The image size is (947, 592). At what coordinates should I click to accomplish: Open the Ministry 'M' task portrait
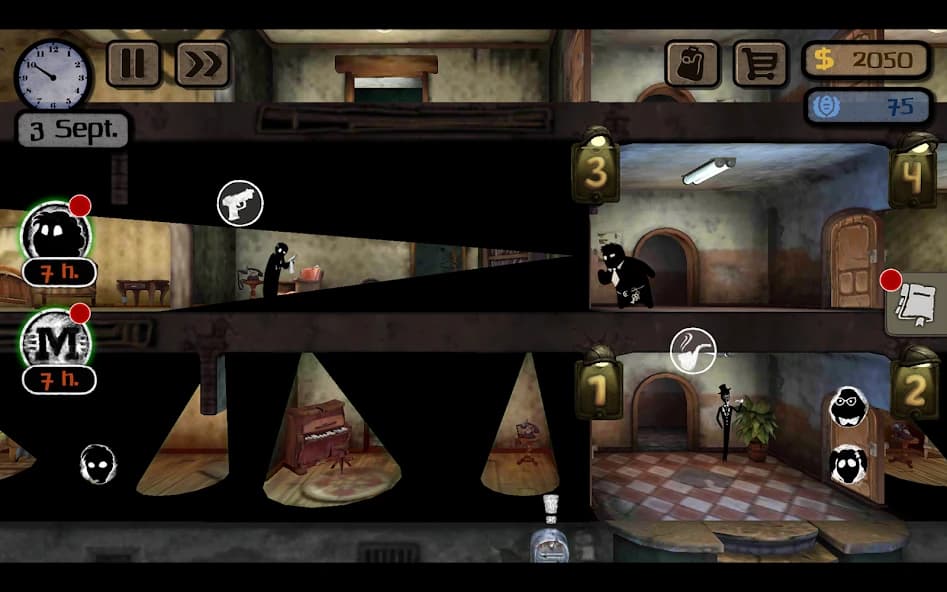(x=56, y=342)
